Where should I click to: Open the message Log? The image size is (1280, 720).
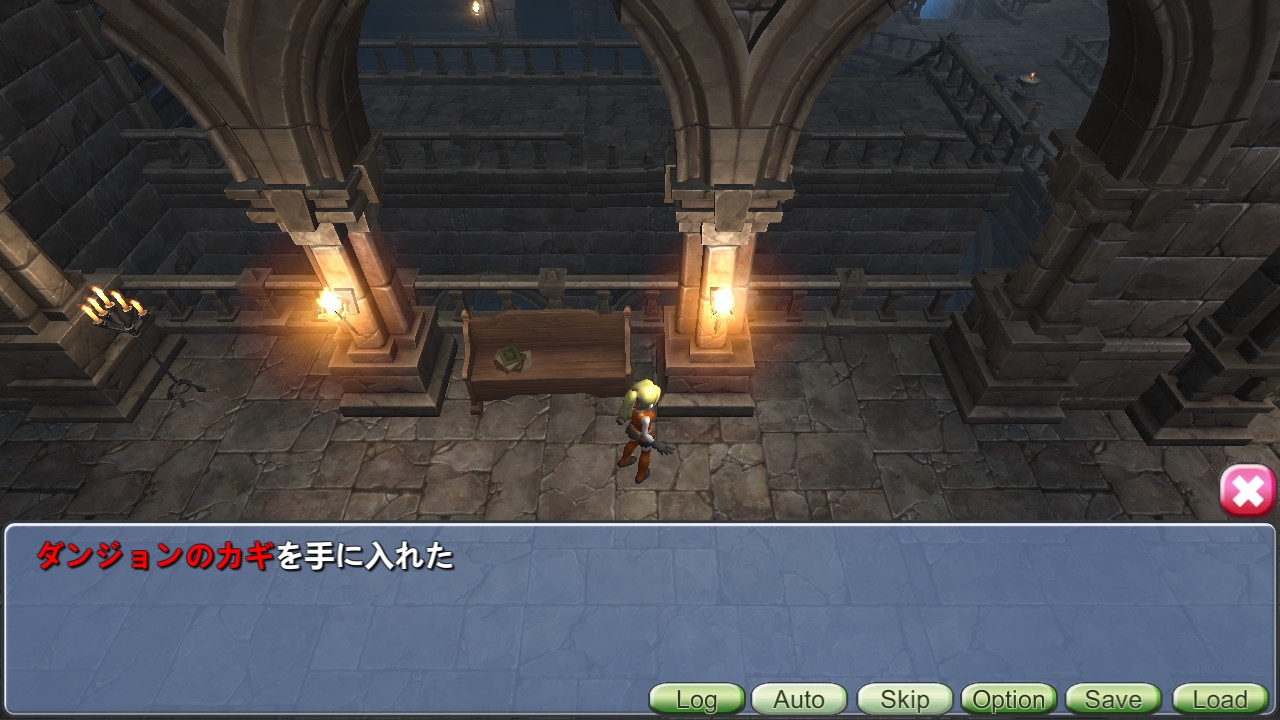(x=697, y=699)
